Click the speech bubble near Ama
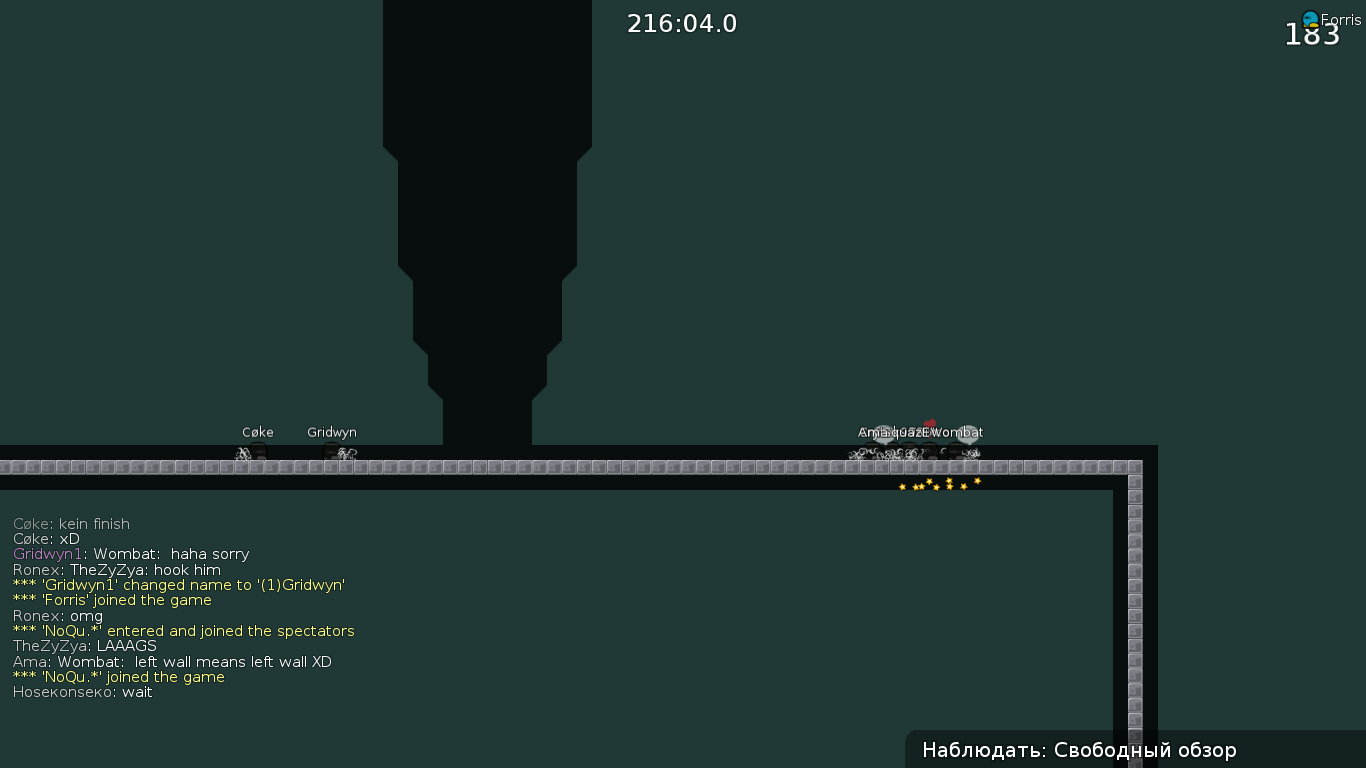 pos(883,433)
